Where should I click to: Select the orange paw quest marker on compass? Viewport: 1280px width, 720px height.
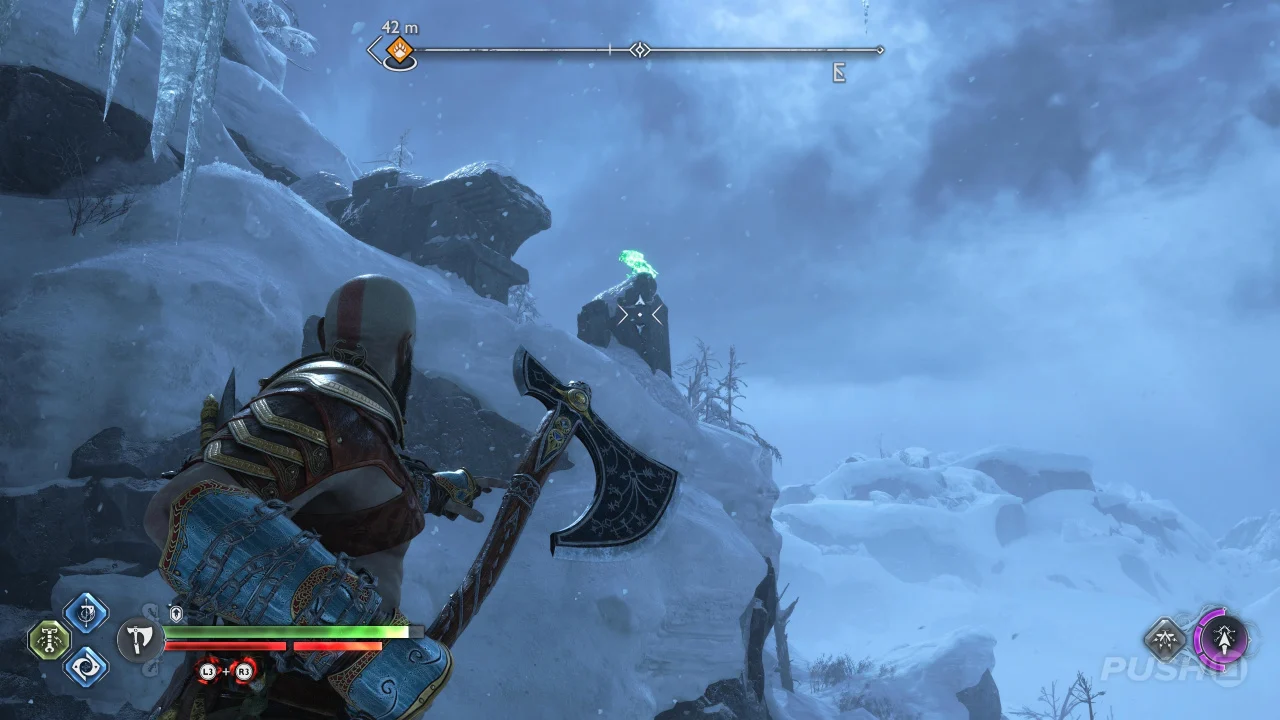[x=400, y=50]
